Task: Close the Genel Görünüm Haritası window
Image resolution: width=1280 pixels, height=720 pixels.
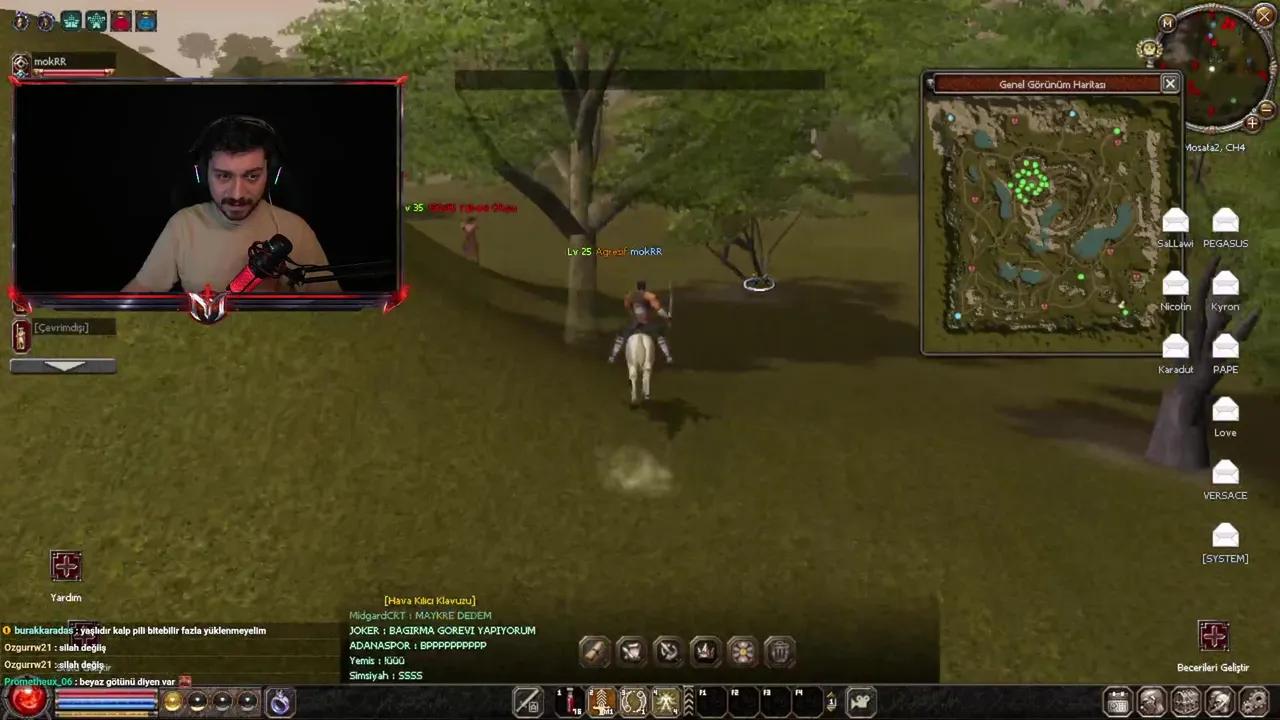Action: (1169, 84)
